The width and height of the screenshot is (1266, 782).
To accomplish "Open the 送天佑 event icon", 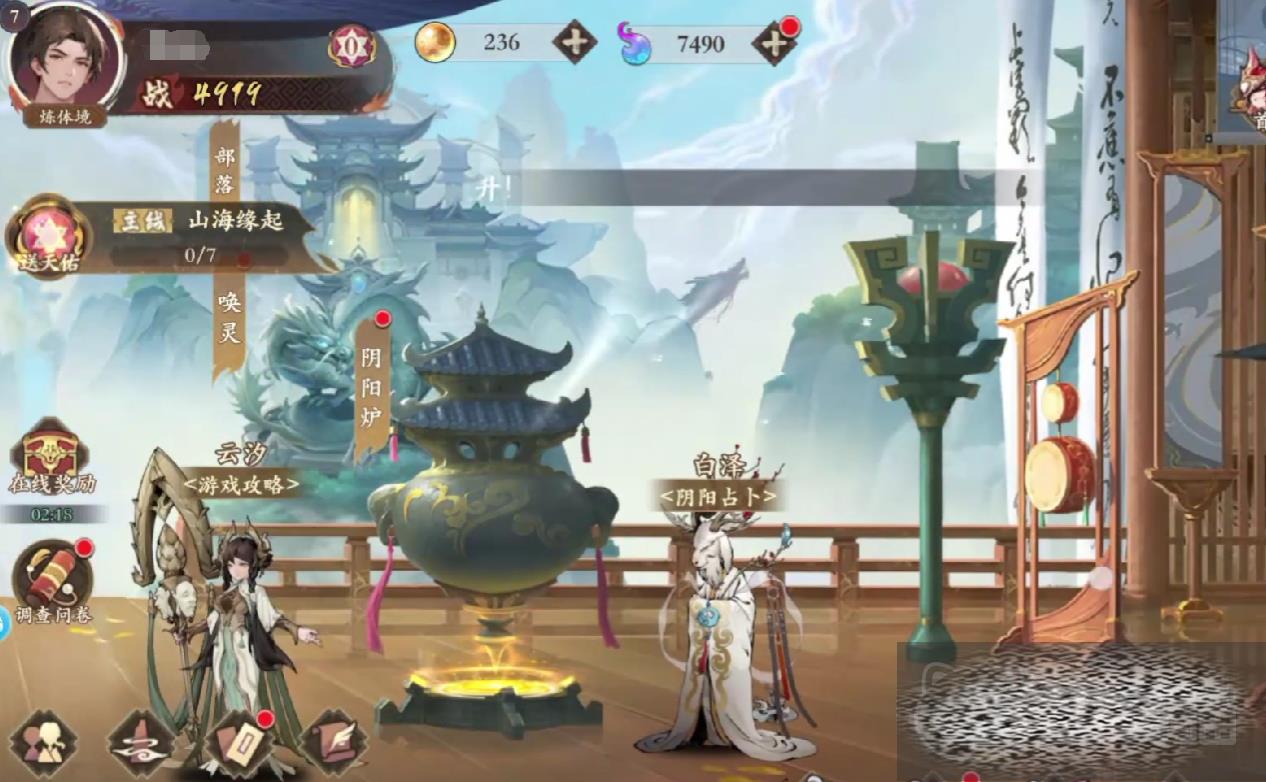I will pos(47,238).
